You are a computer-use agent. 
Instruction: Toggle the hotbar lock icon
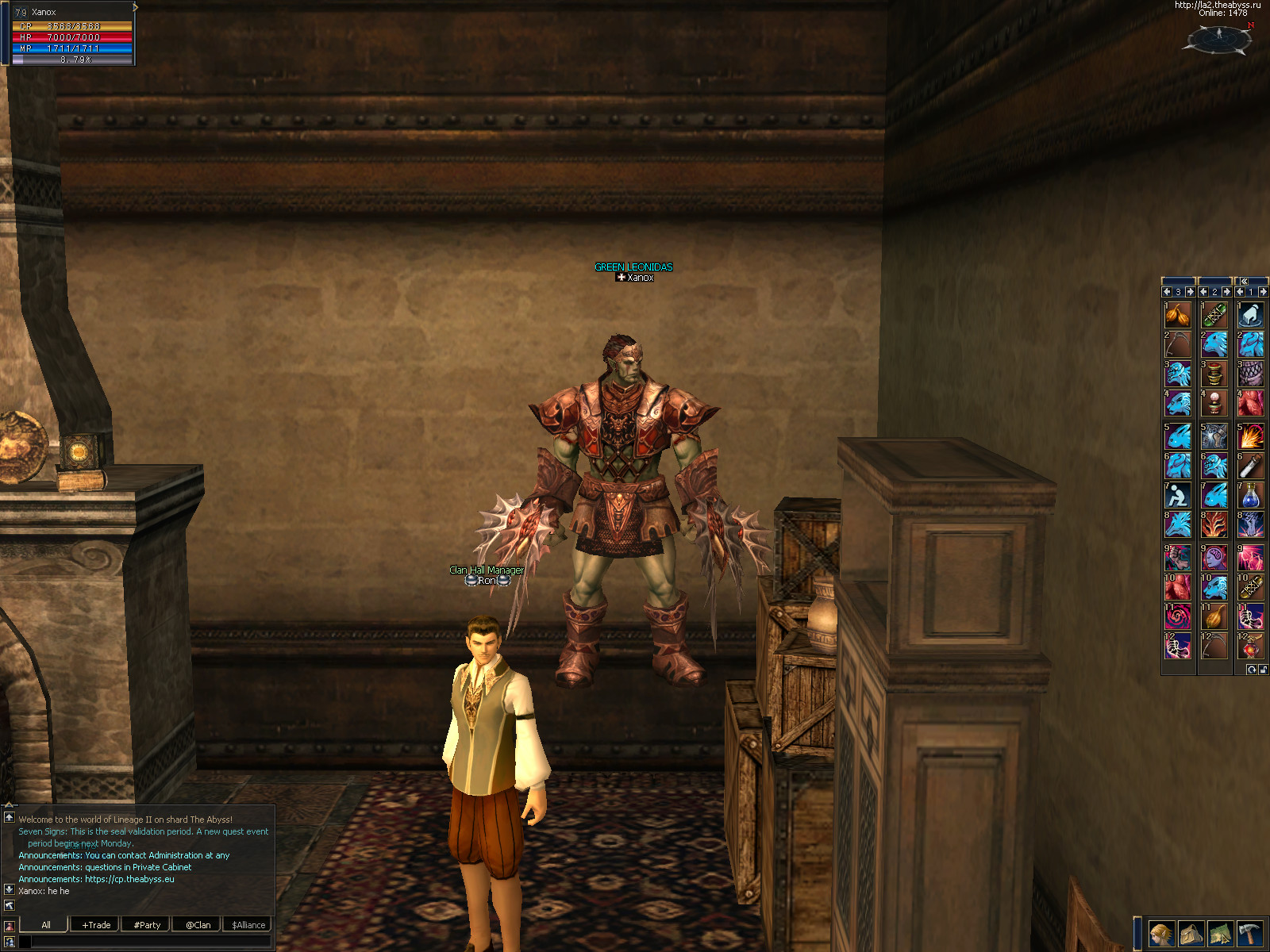[x=1263, y=670]
